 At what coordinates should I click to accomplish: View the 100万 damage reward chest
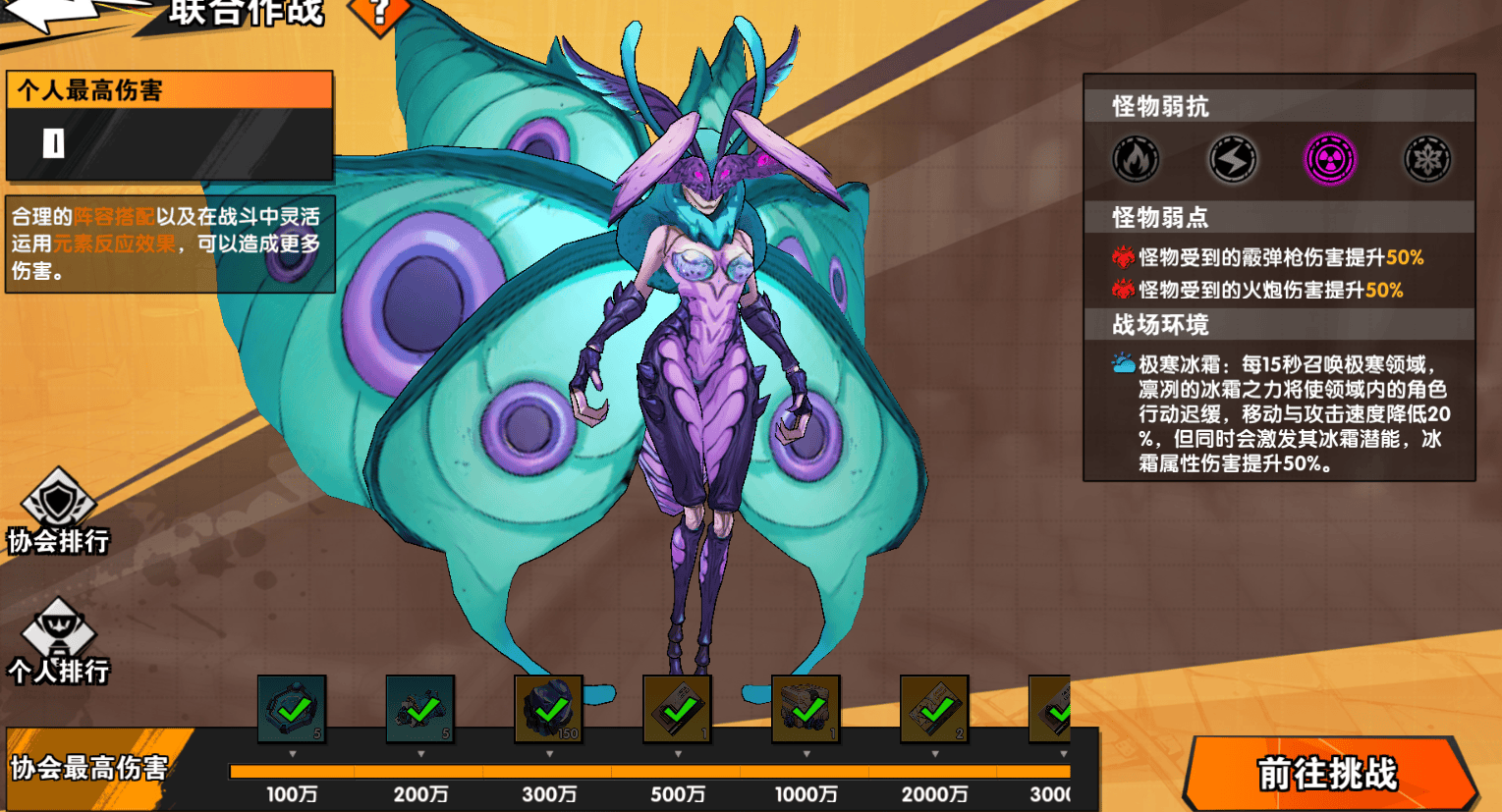pos(292,708)
